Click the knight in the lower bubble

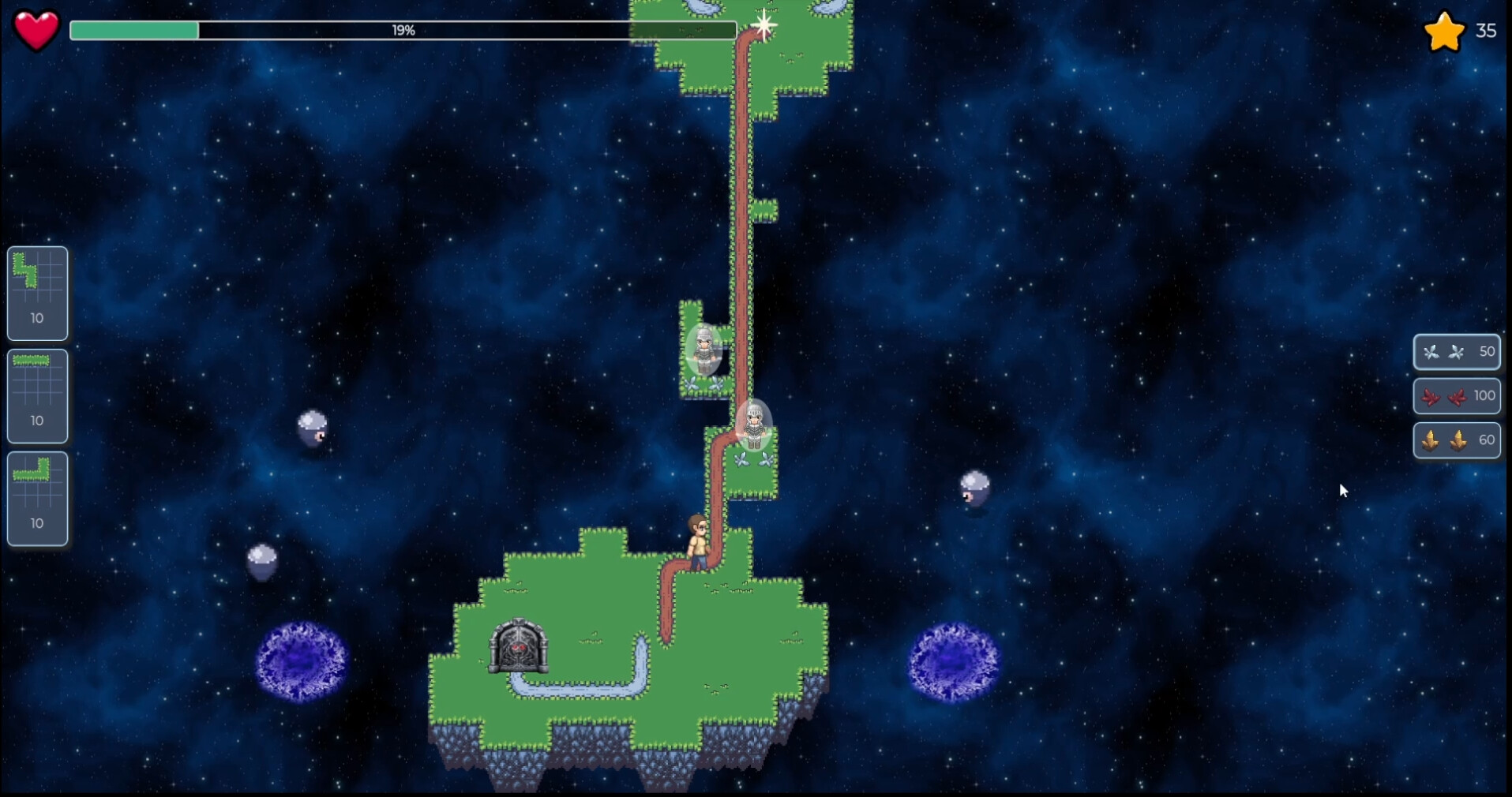coord(752,426)
